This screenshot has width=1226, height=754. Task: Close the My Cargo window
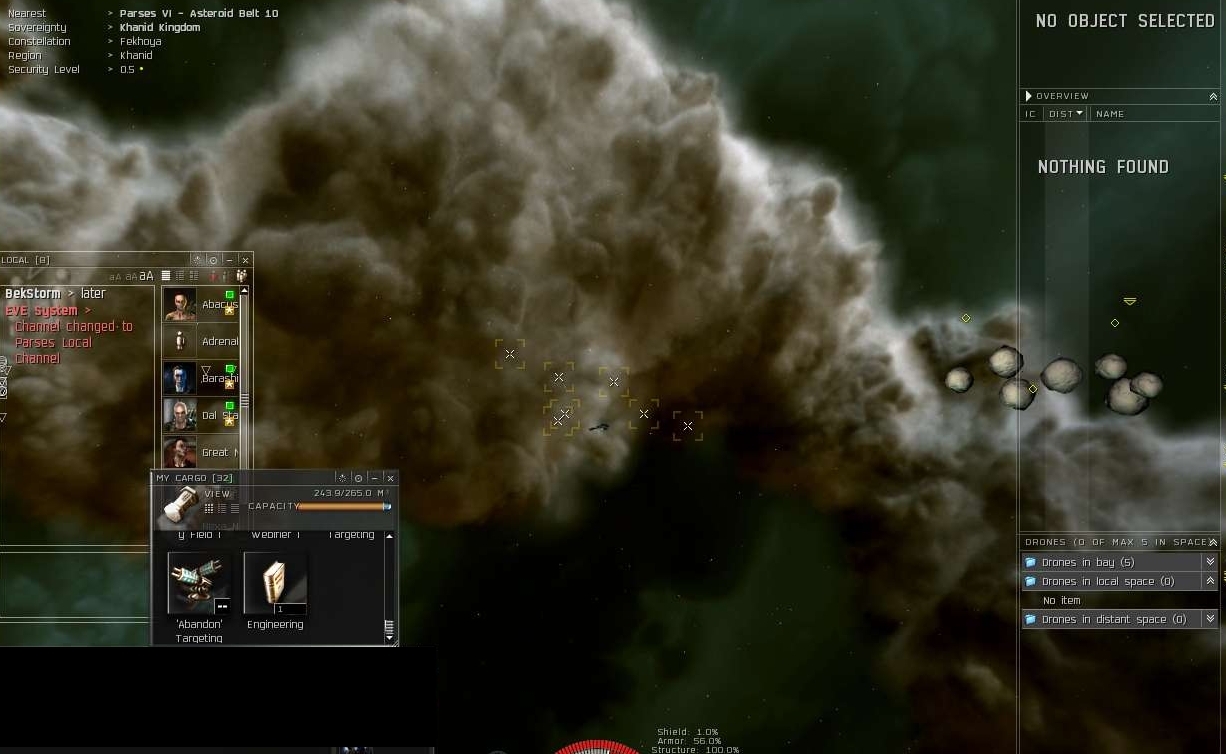390,478
